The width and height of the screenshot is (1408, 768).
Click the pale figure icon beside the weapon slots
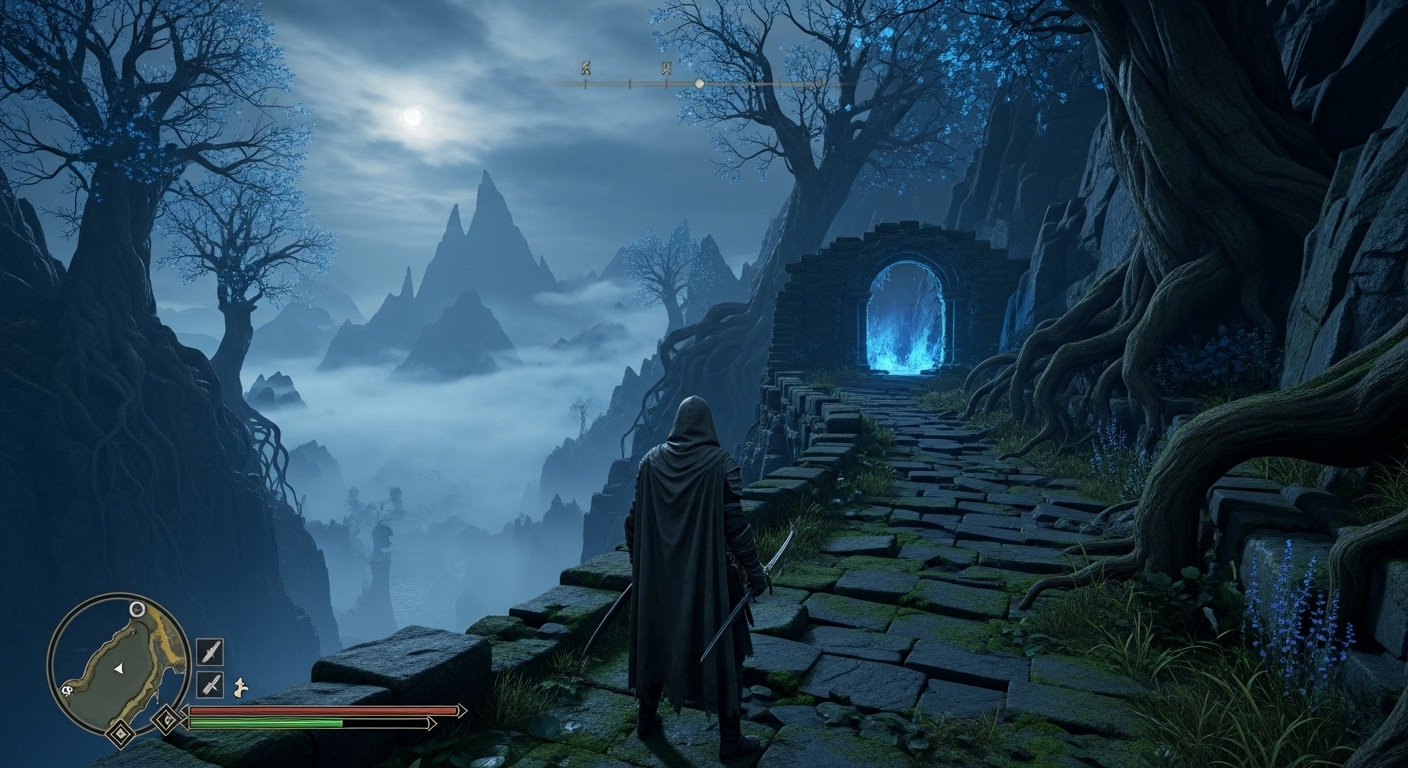tap(239, 687)
